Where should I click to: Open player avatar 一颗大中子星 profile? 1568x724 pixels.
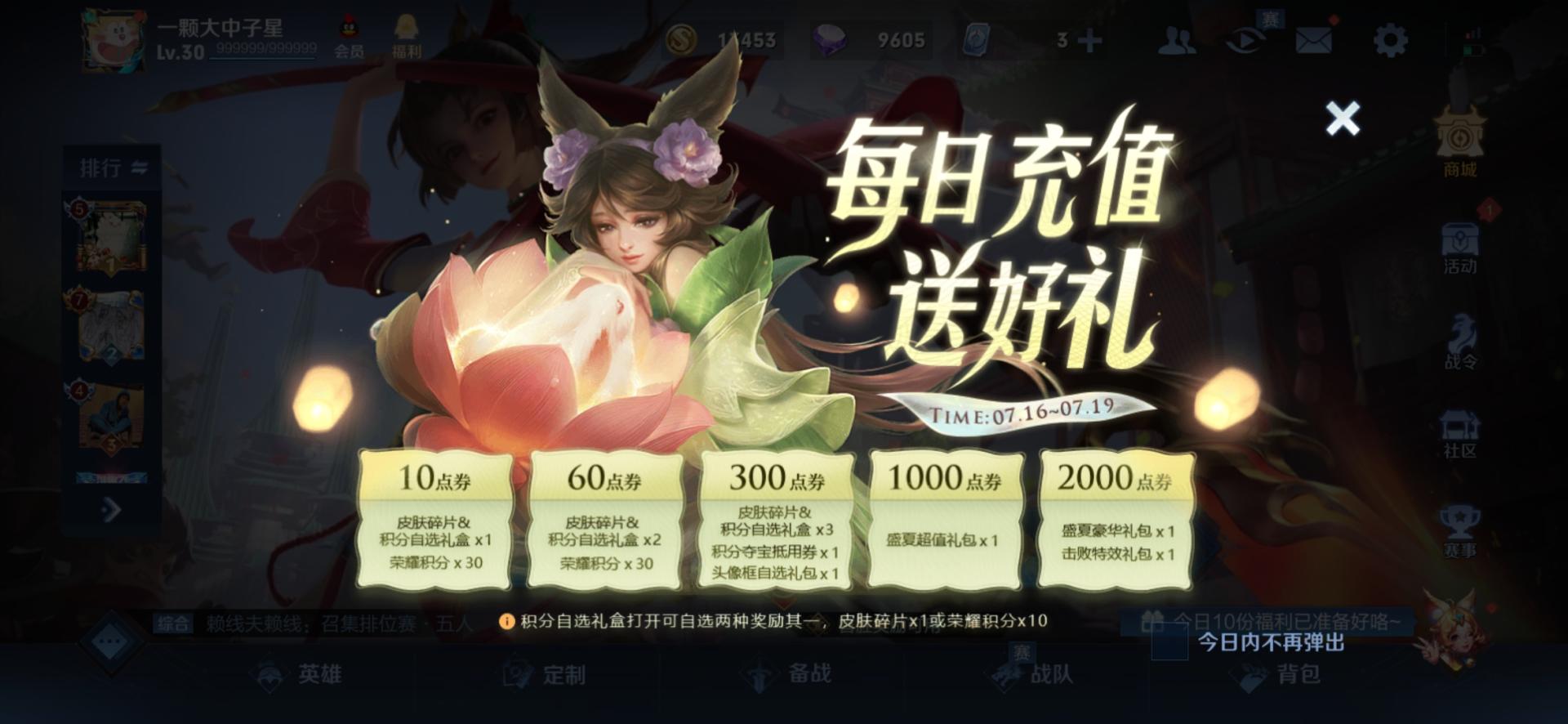tap(112, 38)
